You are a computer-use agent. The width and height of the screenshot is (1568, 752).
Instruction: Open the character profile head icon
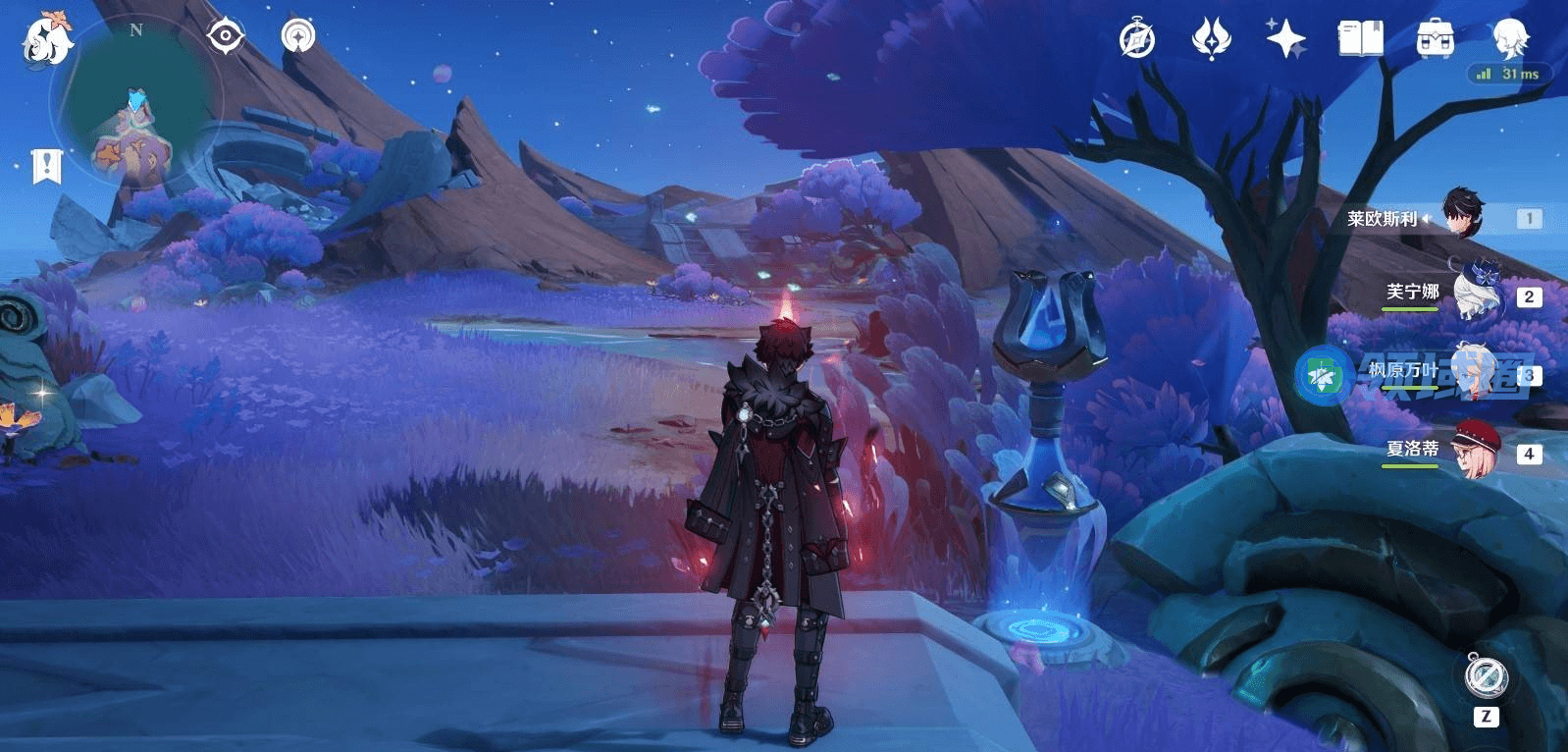pos(1509,37)
